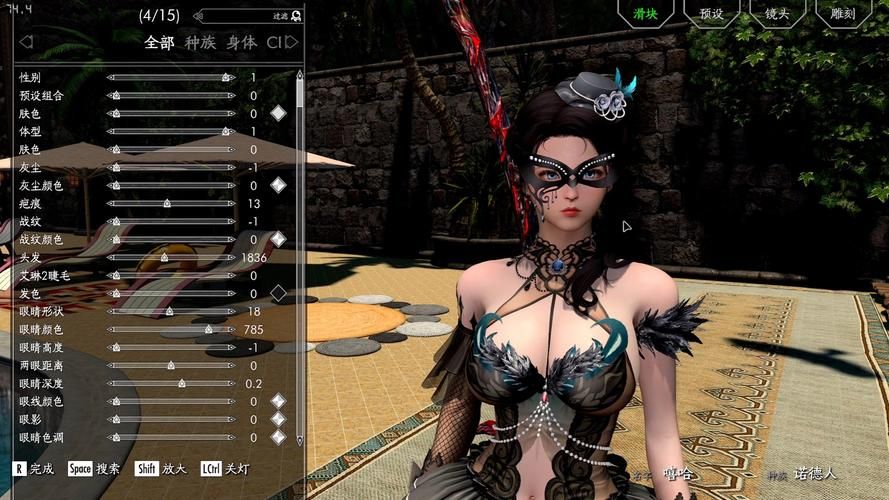The width and height of the screenshot is (889, 500).
Task: Select the 雕刻 (Sculpt) top tab
Action: pyautogui.click(x=842, y=14)
